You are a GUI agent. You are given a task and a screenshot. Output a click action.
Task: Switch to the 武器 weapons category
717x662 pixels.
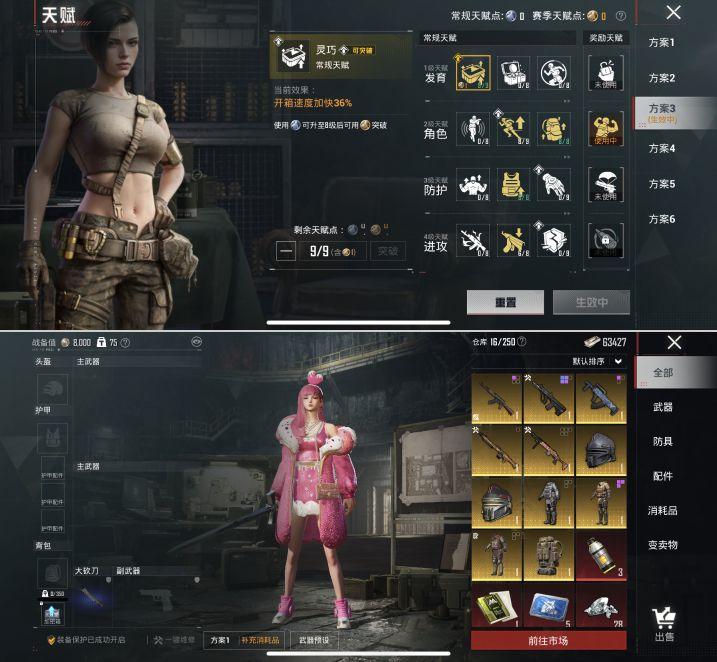(x=662, y=407)
